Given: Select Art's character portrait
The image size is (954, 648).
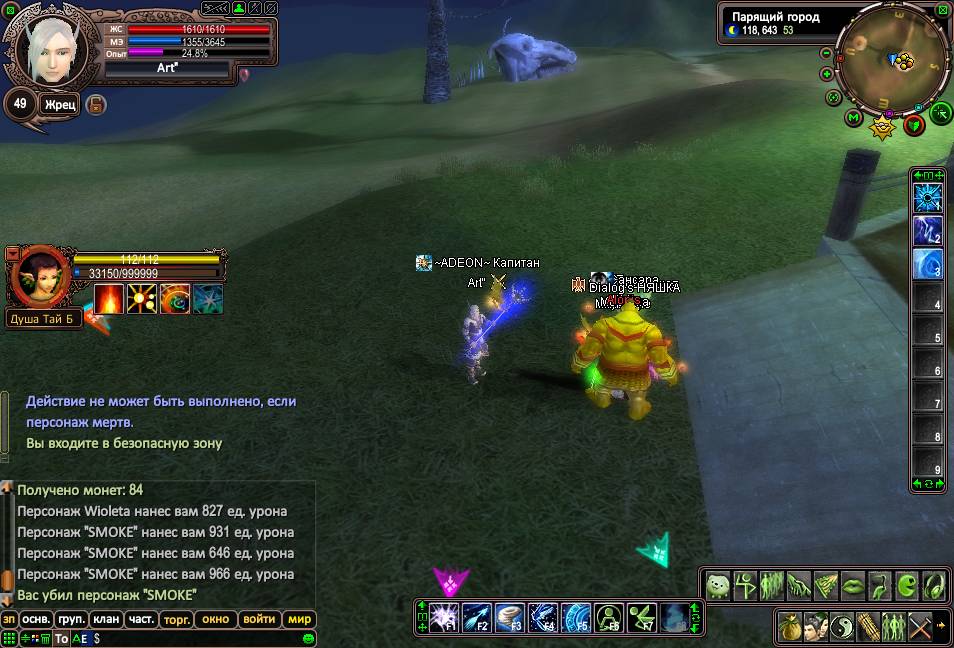Looking at the screenshot, I should tap(50, 48).
